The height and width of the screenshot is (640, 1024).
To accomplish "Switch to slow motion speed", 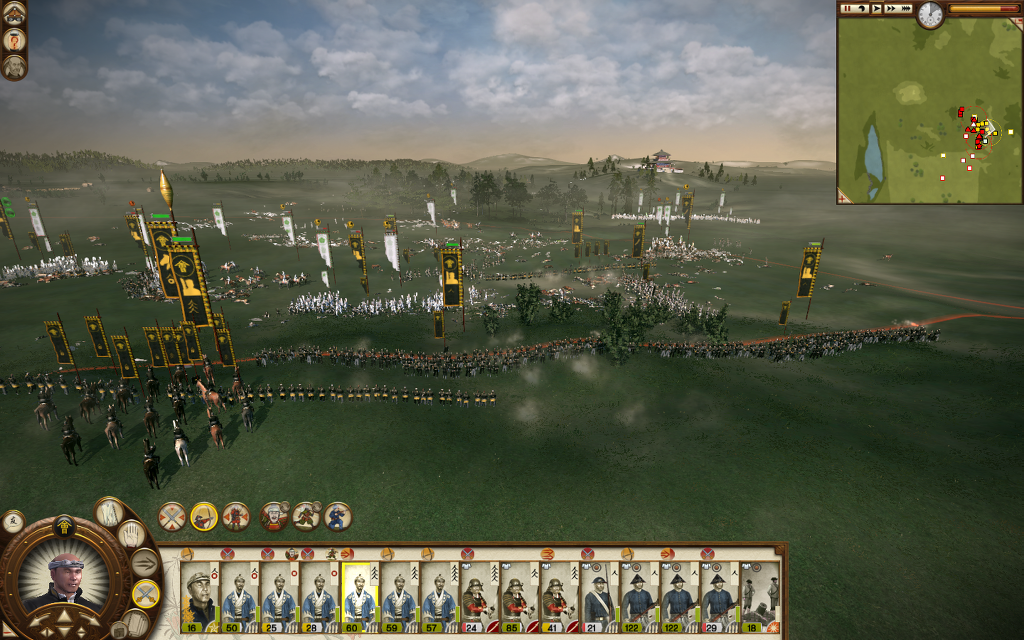I will tap(861, 8).
